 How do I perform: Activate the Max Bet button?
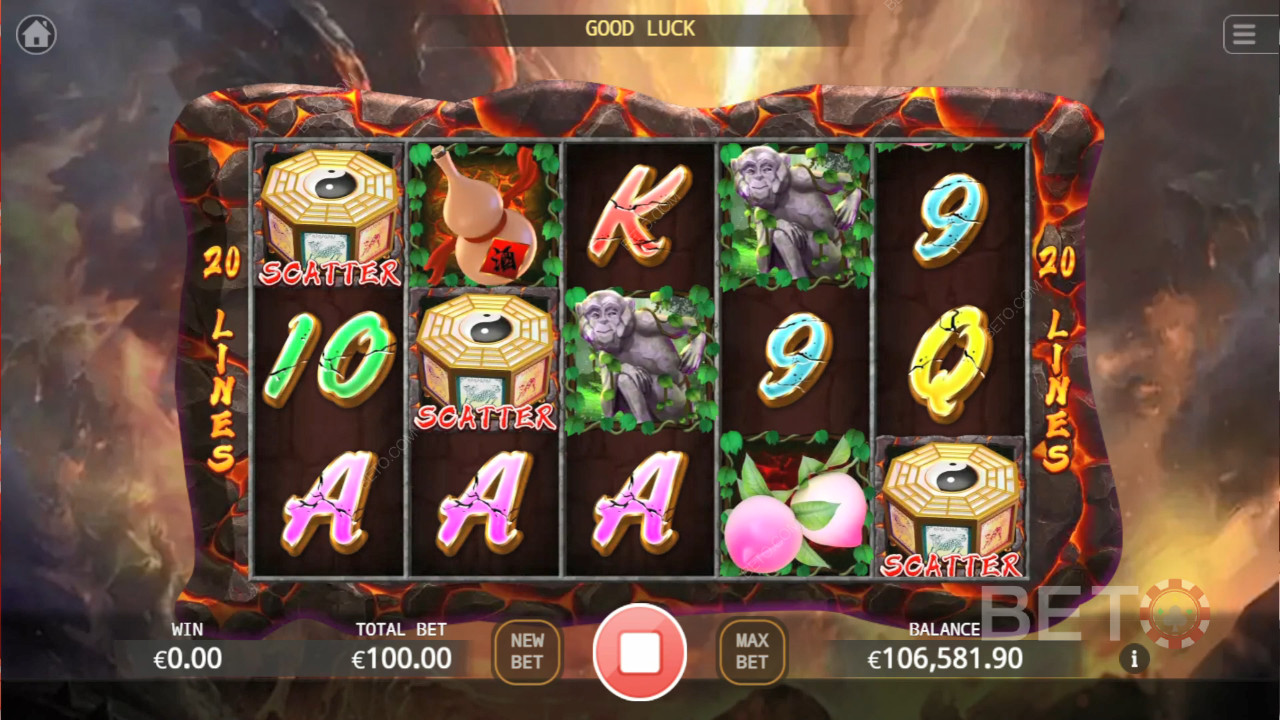tap(752, 652)
